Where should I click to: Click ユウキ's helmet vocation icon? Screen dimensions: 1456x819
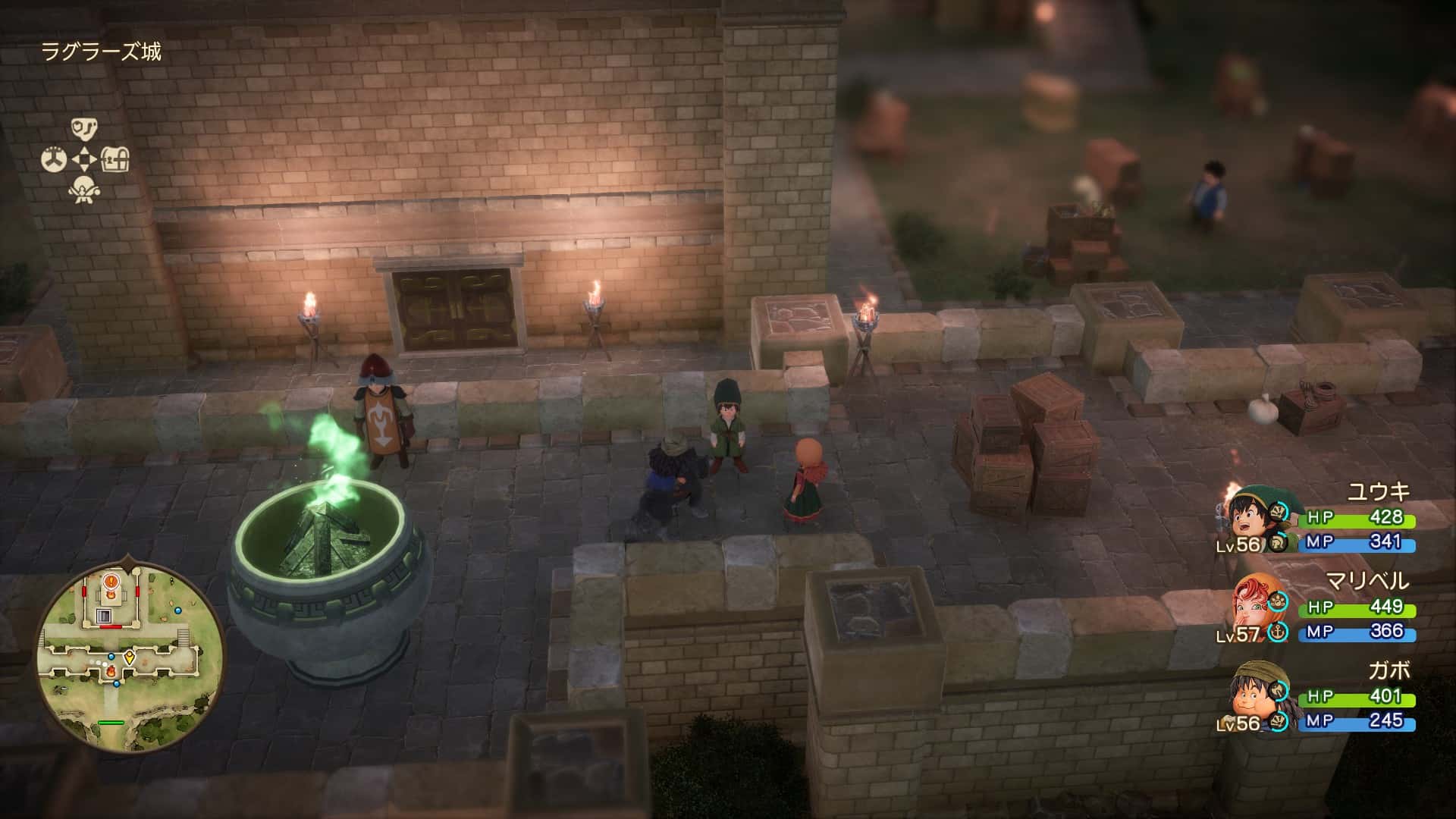point(1278,542)
